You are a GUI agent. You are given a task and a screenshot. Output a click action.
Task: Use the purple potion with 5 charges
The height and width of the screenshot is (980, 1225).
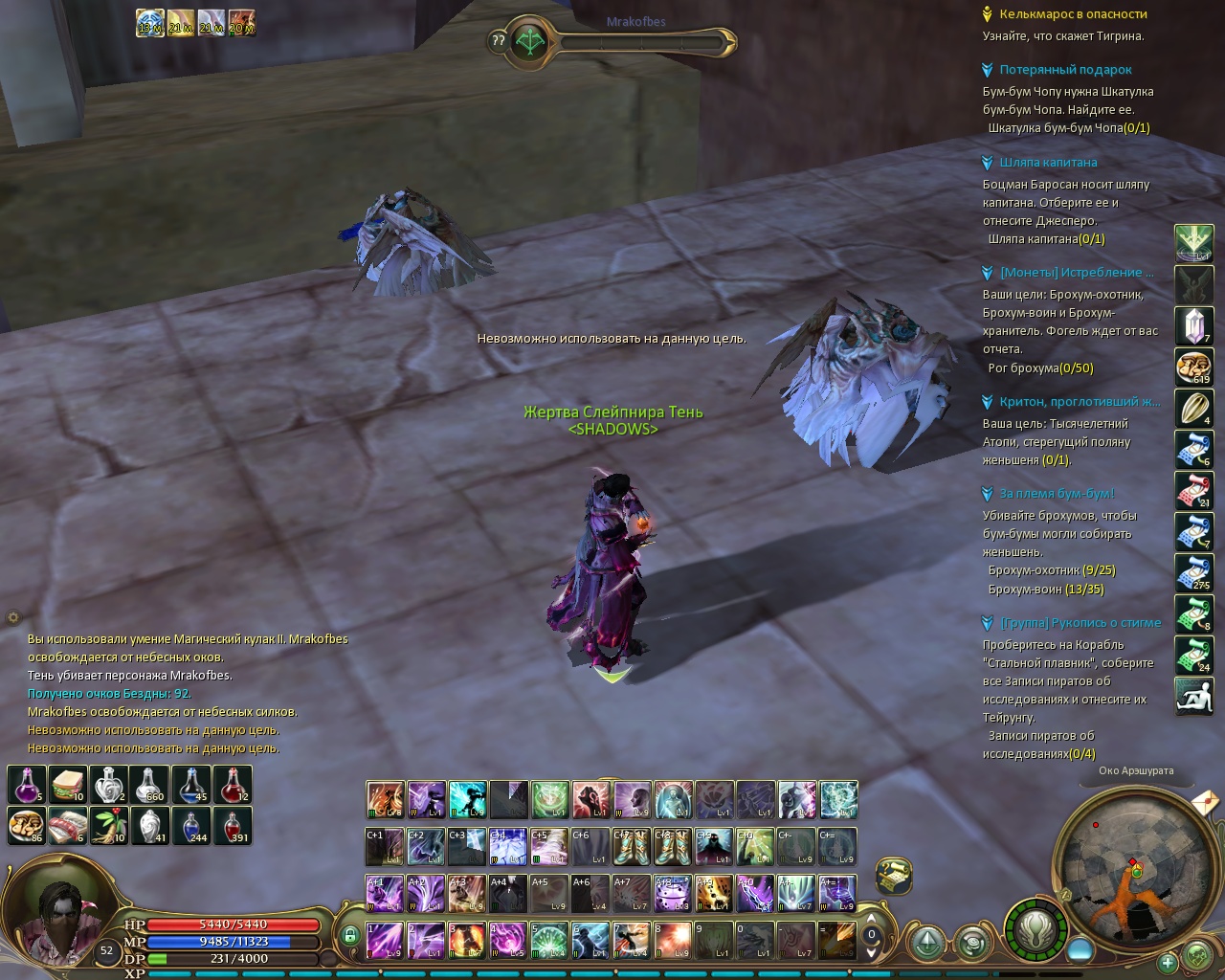(27, 785)
